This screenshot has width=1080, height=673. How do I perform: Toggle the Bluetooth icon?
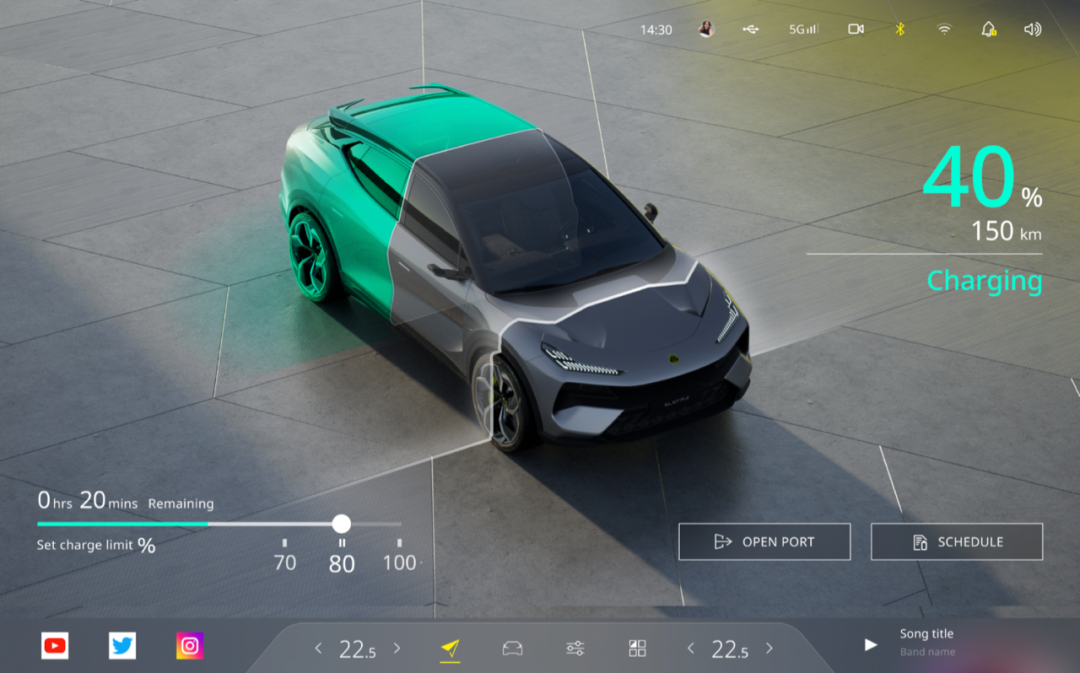[x=899, y=29]
